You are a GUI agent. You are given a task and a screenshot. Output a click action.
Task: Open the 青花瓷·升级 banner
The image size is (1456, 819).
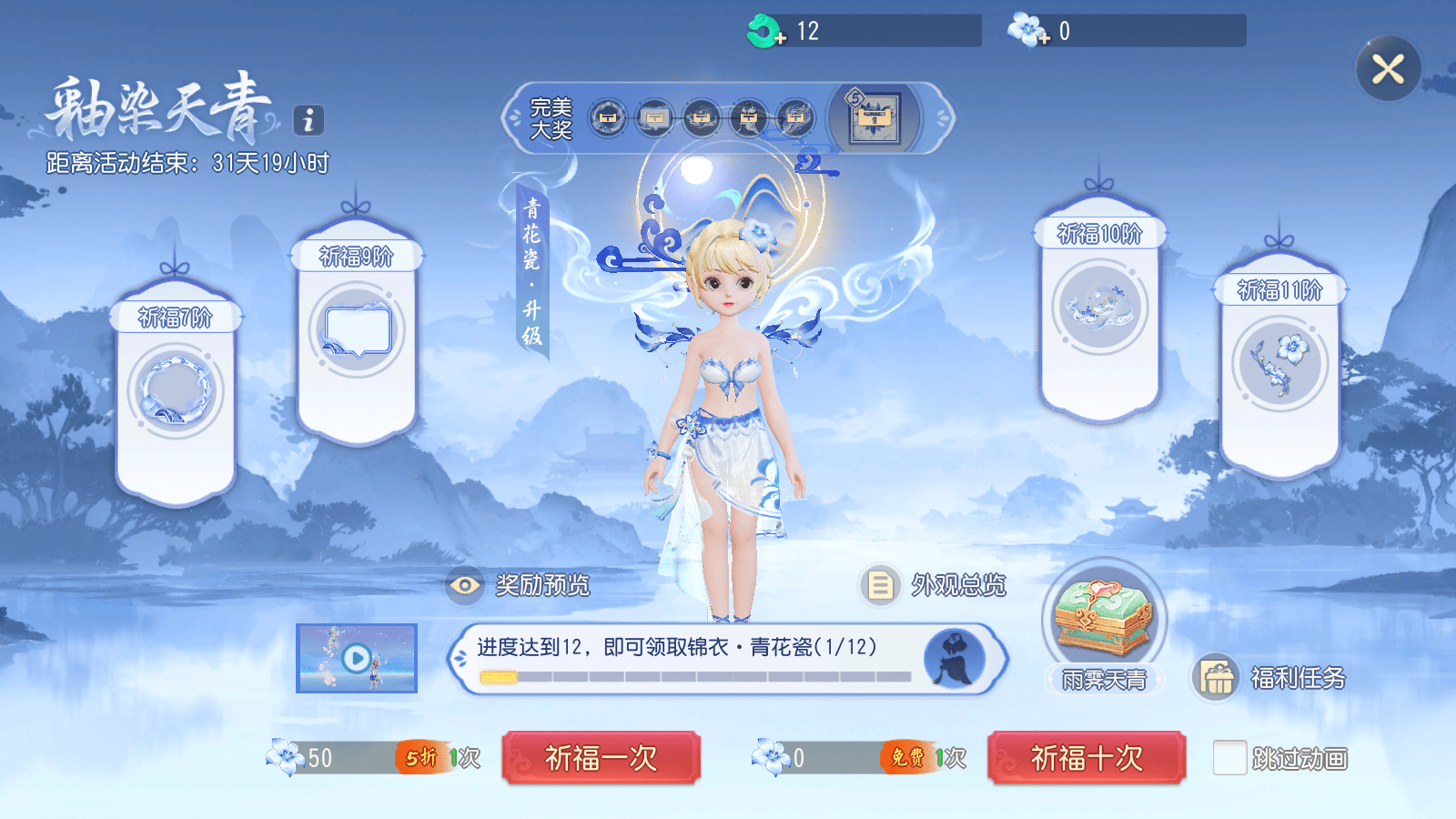click(x=531, y=271)
